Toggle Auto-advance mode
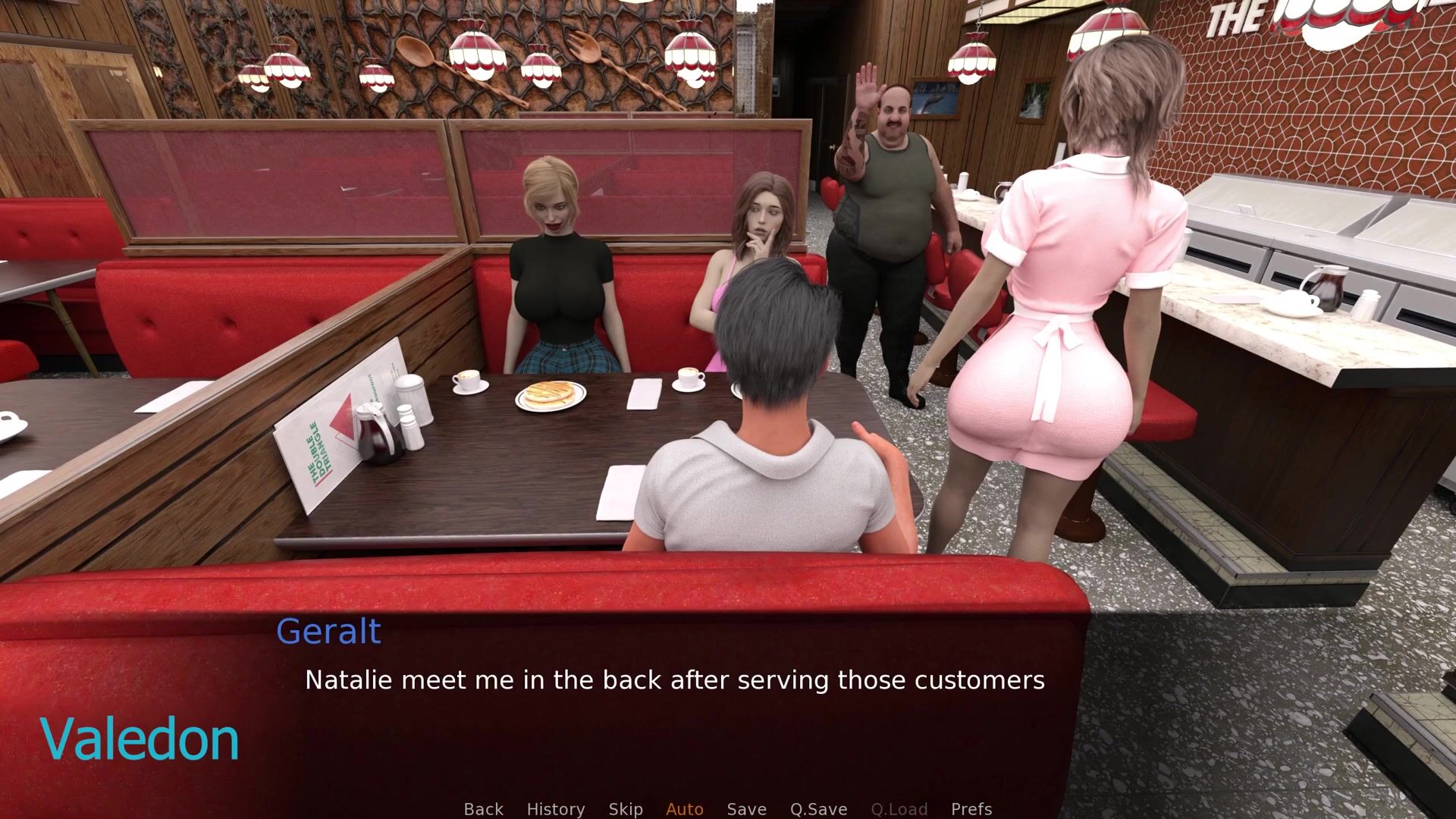Image resolution: width=1456 pixels, height=819 pixels. coord(684,809)
